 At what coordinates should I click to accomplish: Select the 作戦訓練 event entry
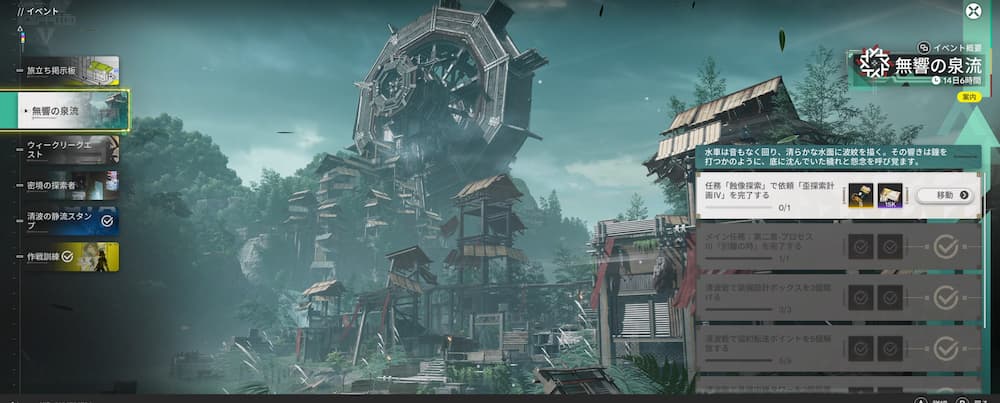pyautogui.click(x=68, y=256)
